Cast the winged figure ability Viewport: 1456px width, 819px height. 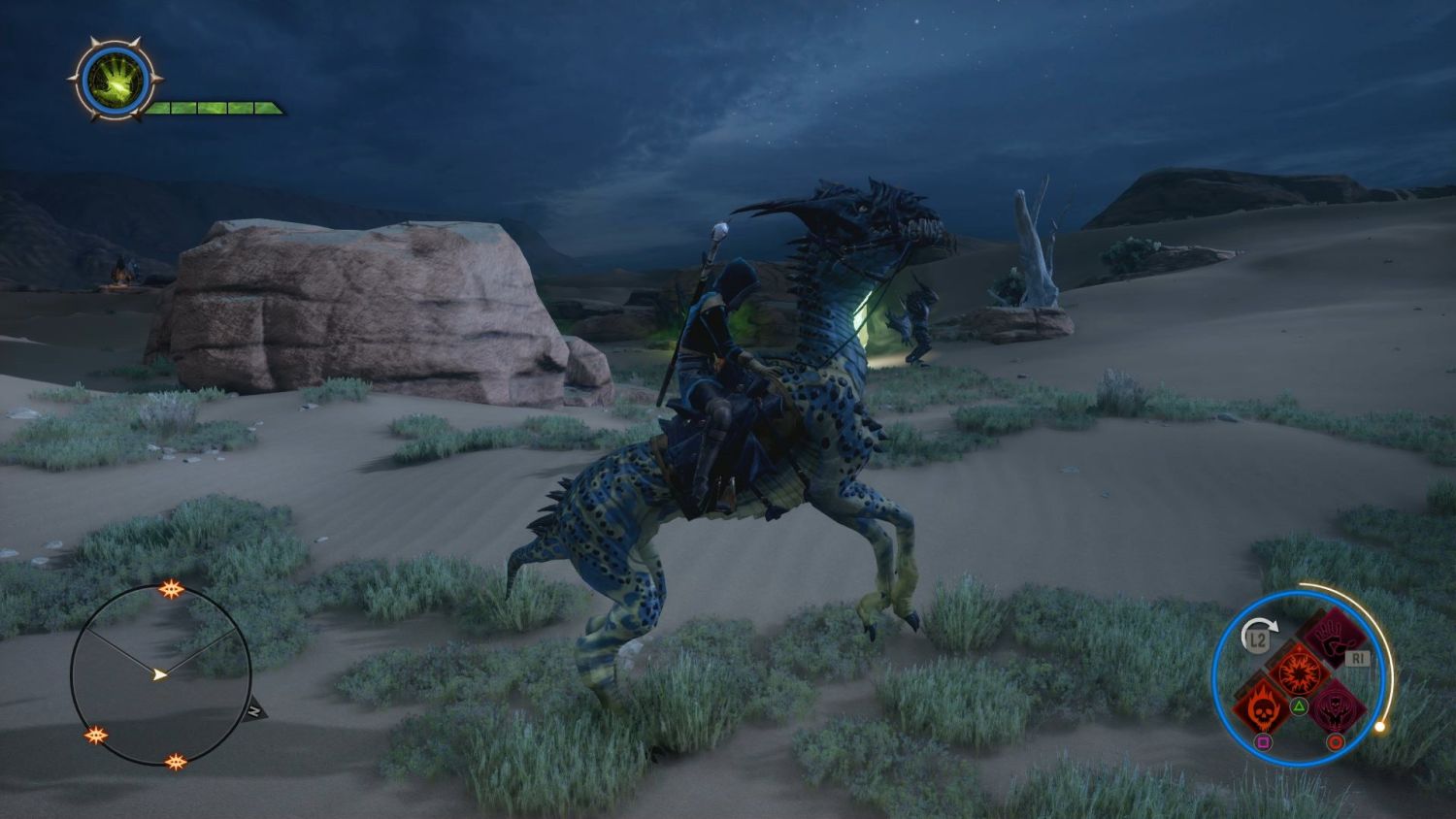click(1335, 705)
